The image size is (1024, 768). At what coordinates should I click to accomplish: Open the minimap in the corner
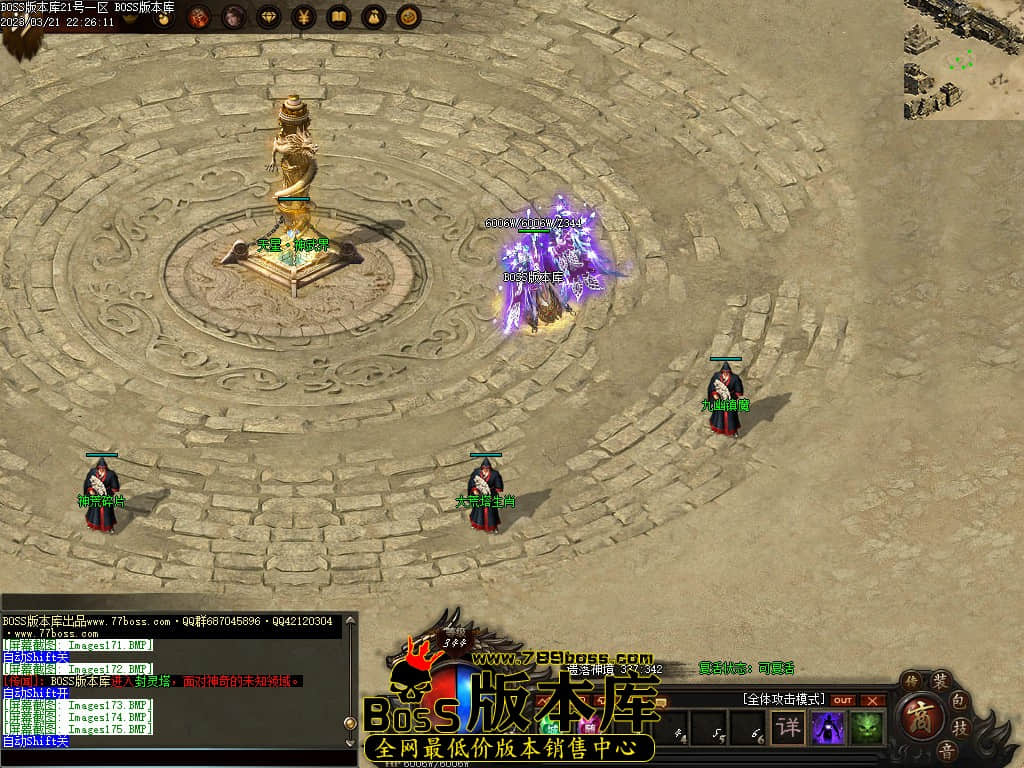[x=963, y=59]
